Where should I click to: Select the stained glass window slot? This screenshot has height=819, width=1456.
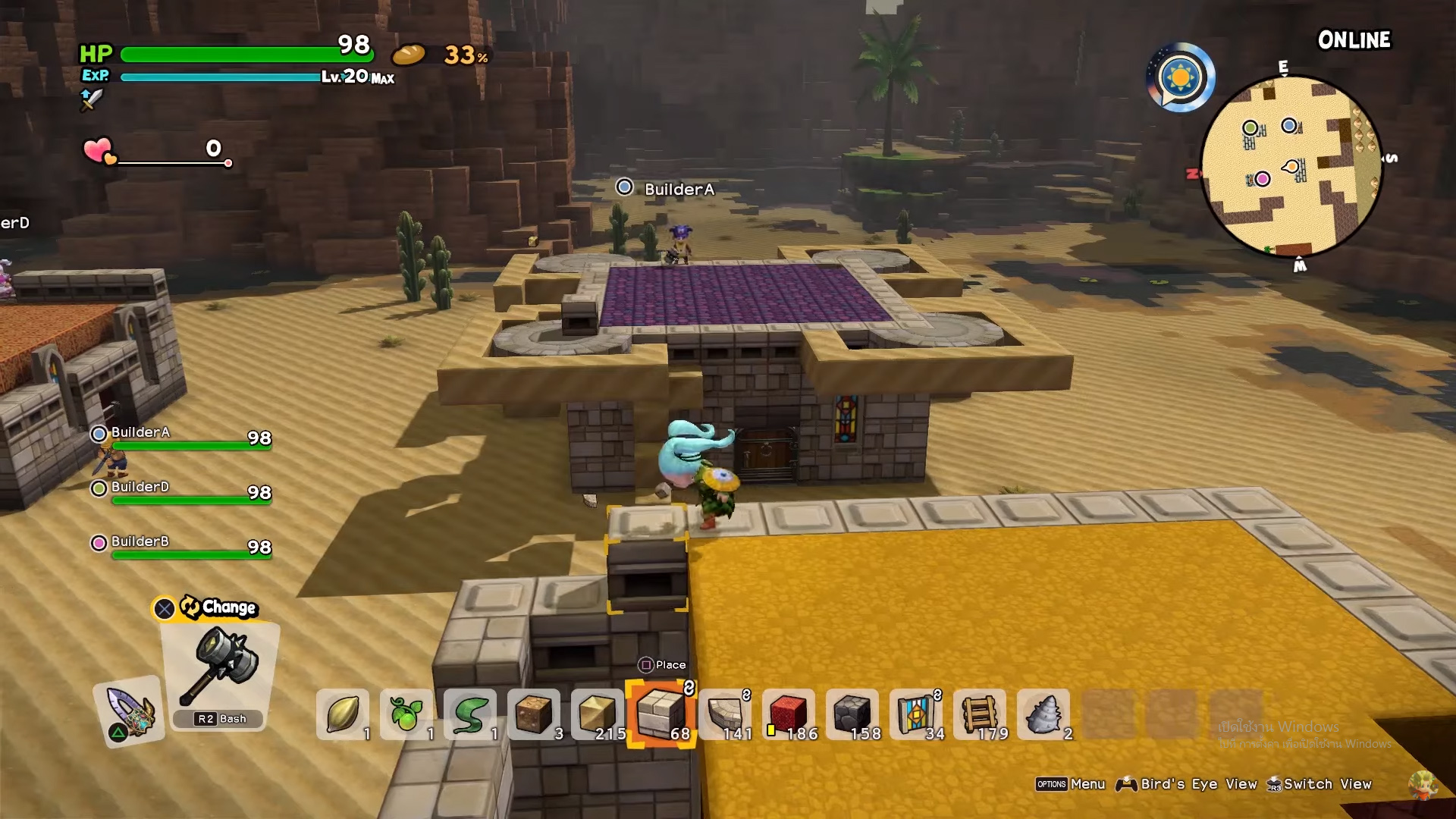916,714
